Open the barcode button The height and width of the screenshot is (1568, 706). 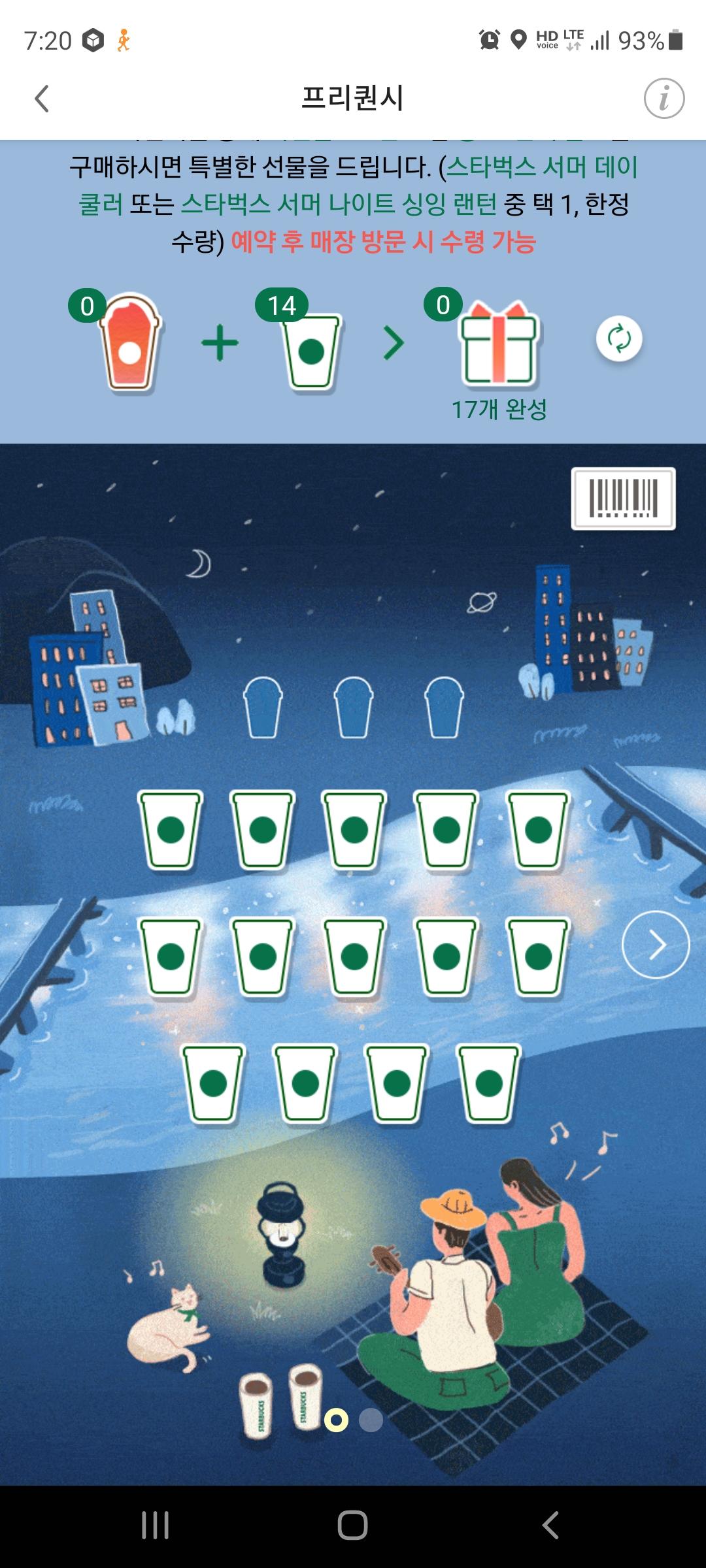click(623, 498)
